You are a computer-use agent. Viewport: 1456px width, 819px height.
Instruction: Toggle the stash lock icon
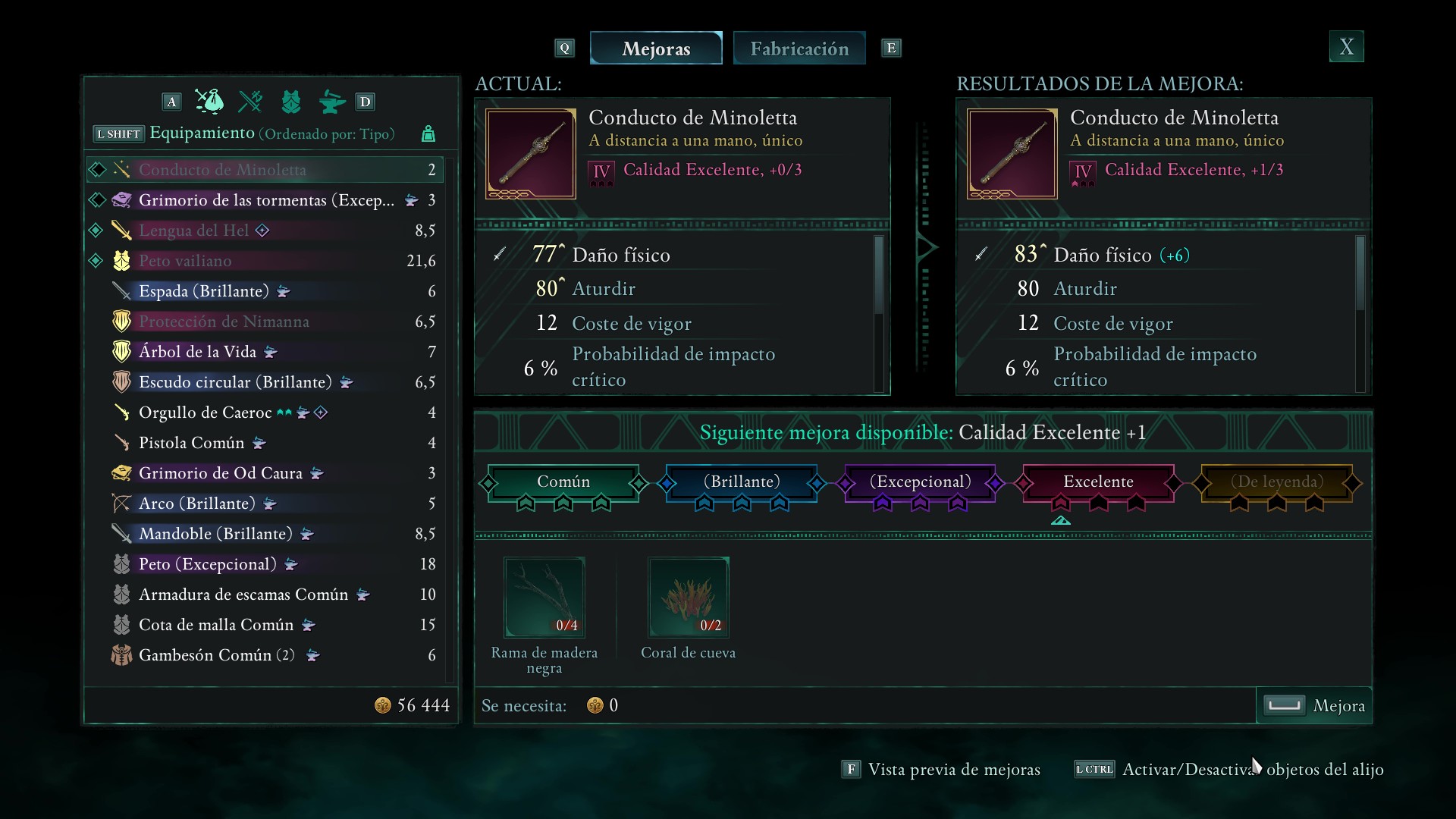point(428,134)
